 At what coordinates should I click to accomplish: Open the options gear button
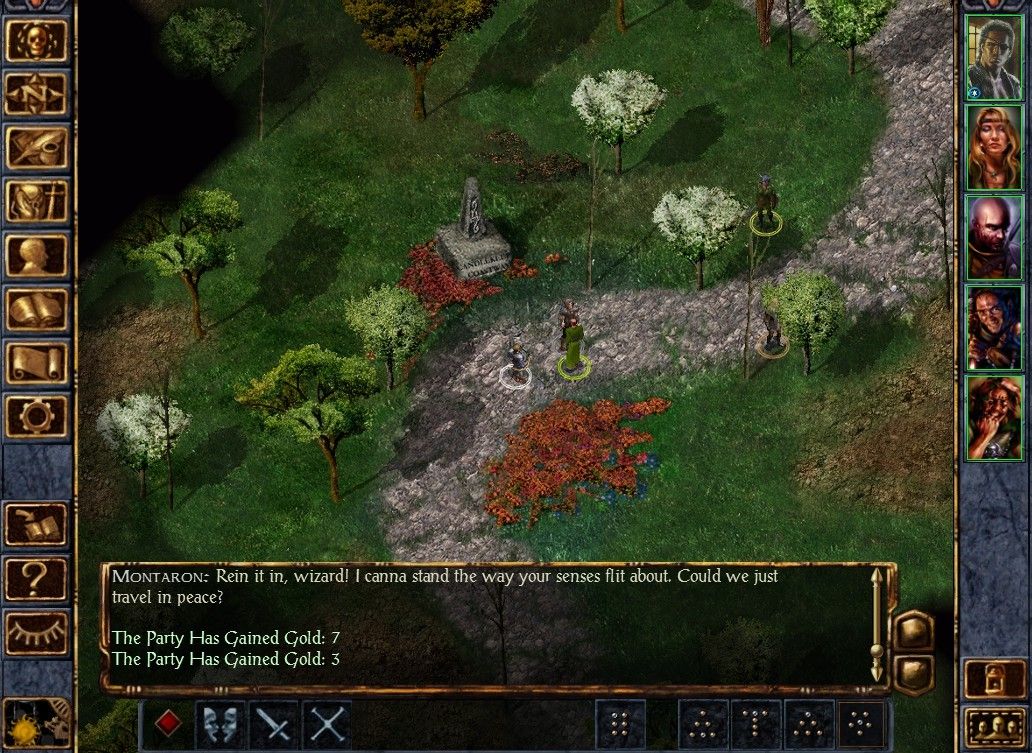[x=37, y=416]
